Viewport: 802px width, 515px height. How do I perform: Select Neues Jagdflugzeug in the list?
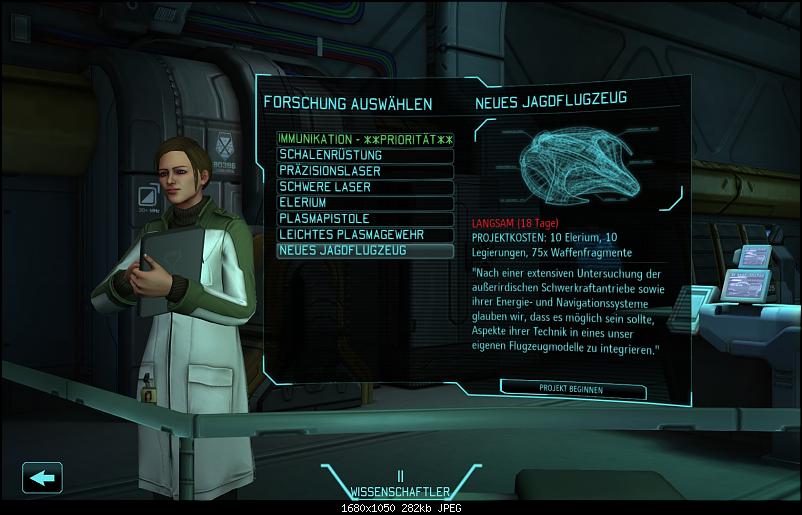(365, 250)
